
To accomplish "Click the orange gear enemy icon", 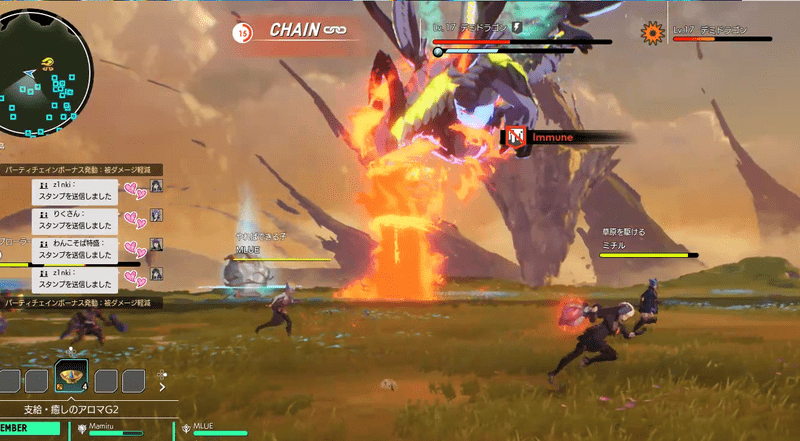I will click(653, 33).
